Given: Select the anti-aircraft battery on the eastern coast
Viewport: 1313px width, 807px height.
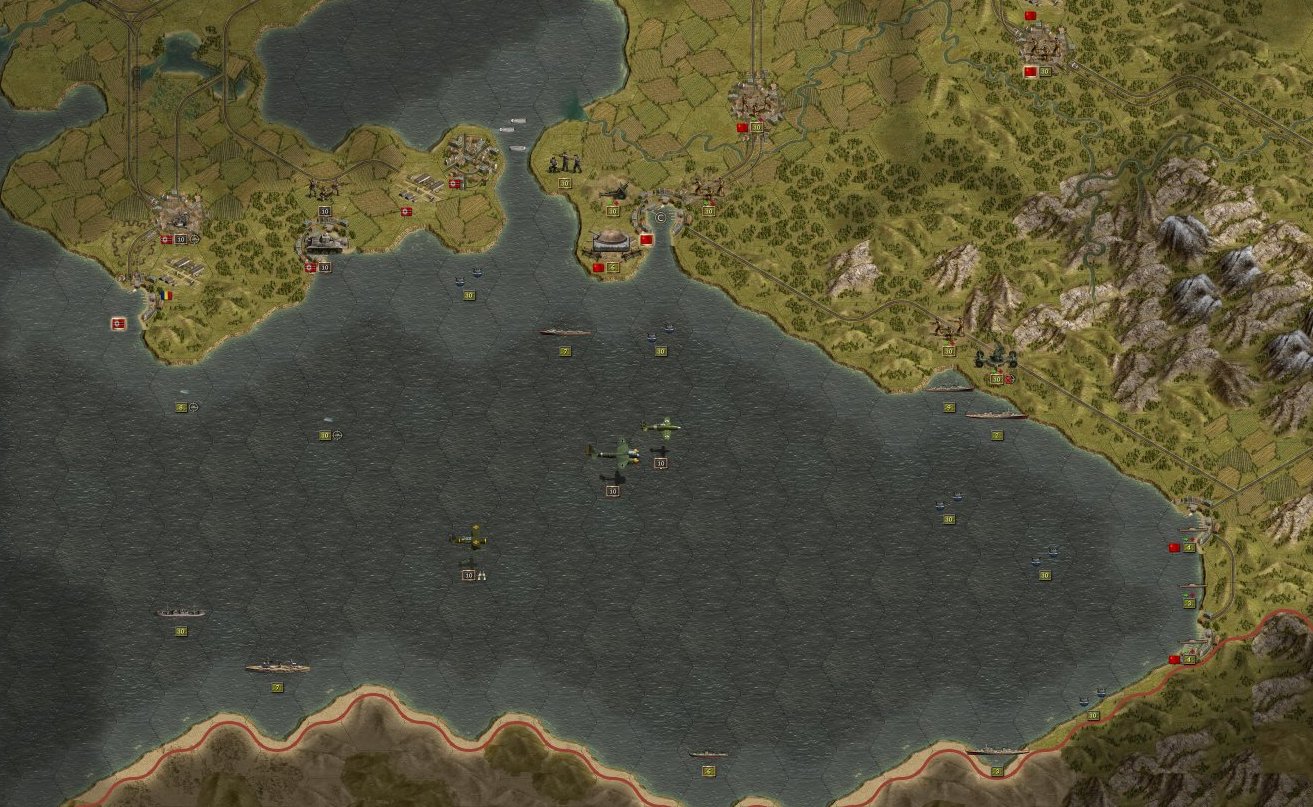Looking at the screenshot, I should click(x=993, y=360).
